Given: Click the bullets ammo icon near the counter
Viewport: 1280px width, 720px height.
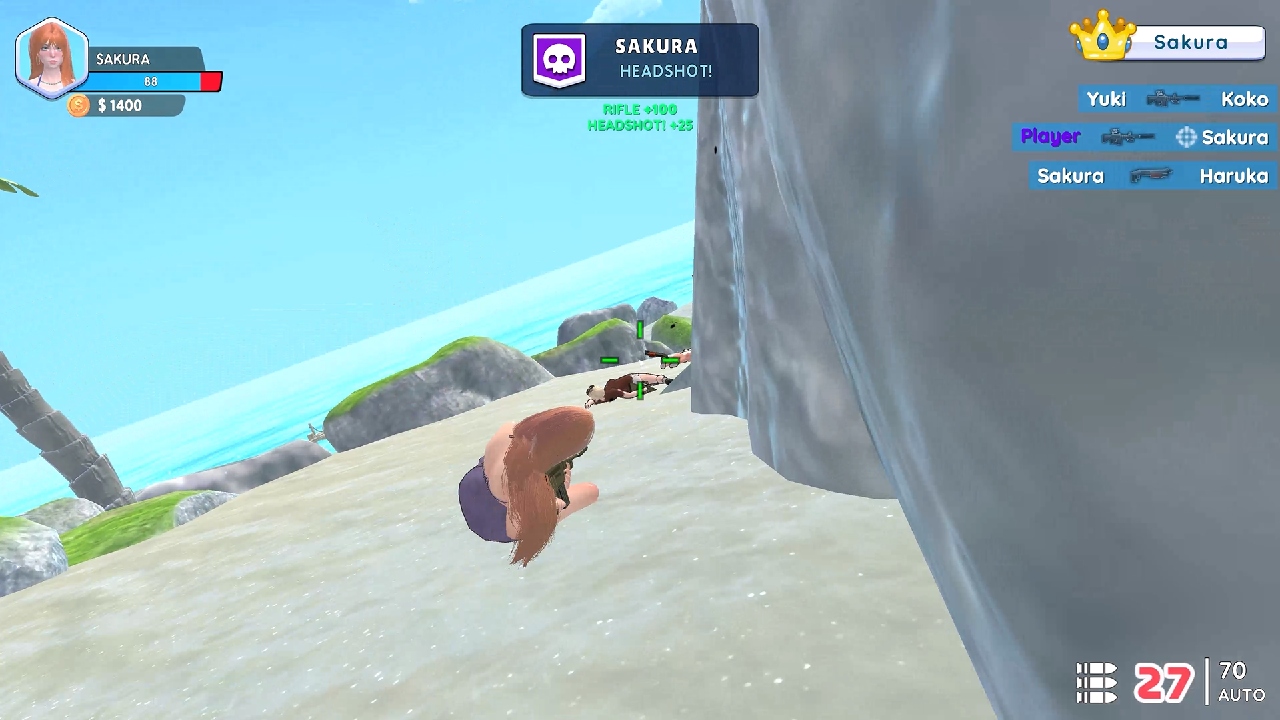Looking at the screenshot, I should [x=1097, y=680].
